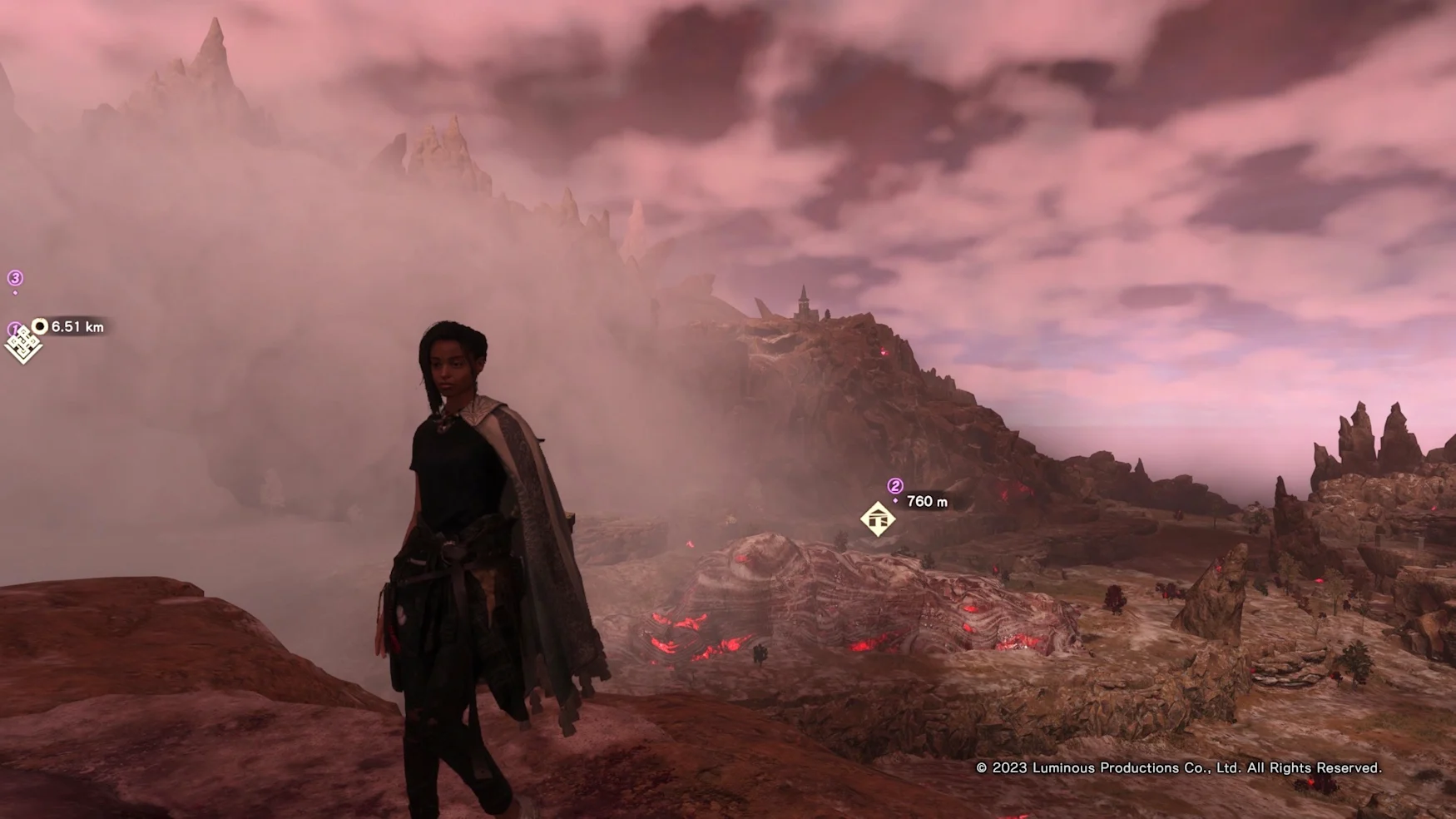The height and width of the screenshot is (819, 1456).
Task: Select the house-shaped refuge waypoint marker
Action: (x=878, y=519)
